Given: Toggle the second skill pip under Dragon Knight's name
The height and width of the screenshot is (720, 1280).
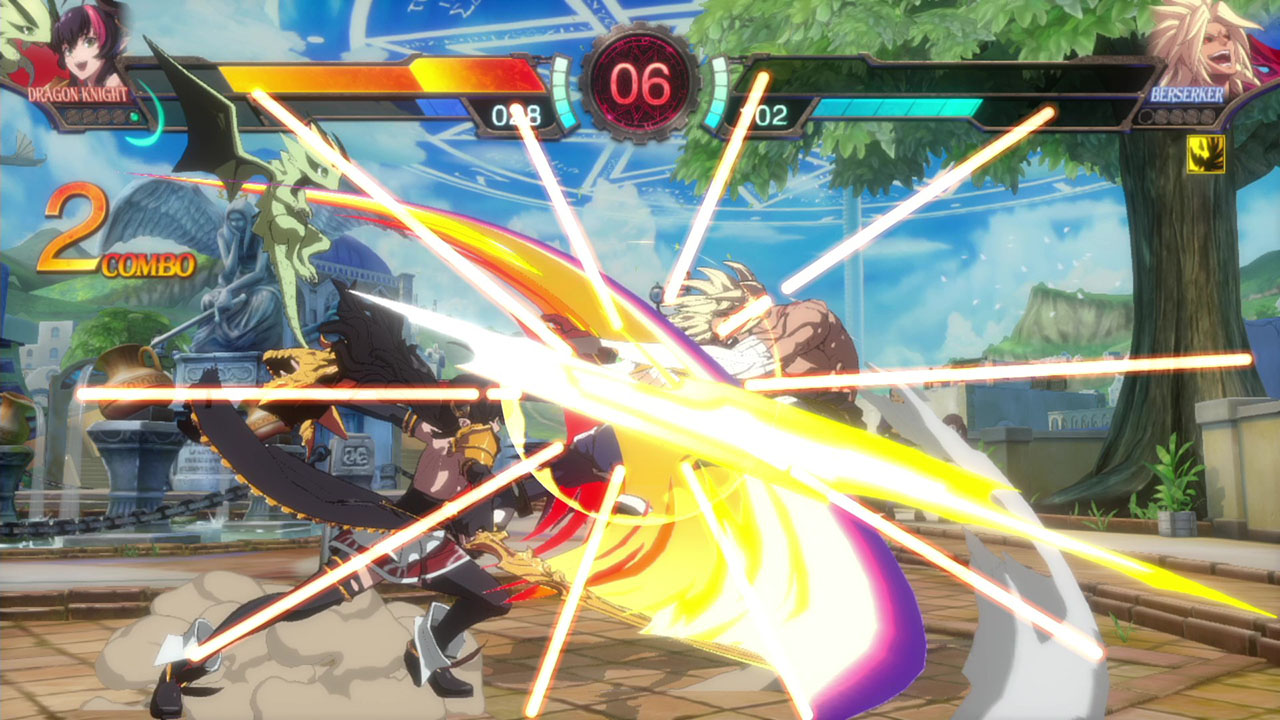Looking at the screenshot, I should [86, 114].
